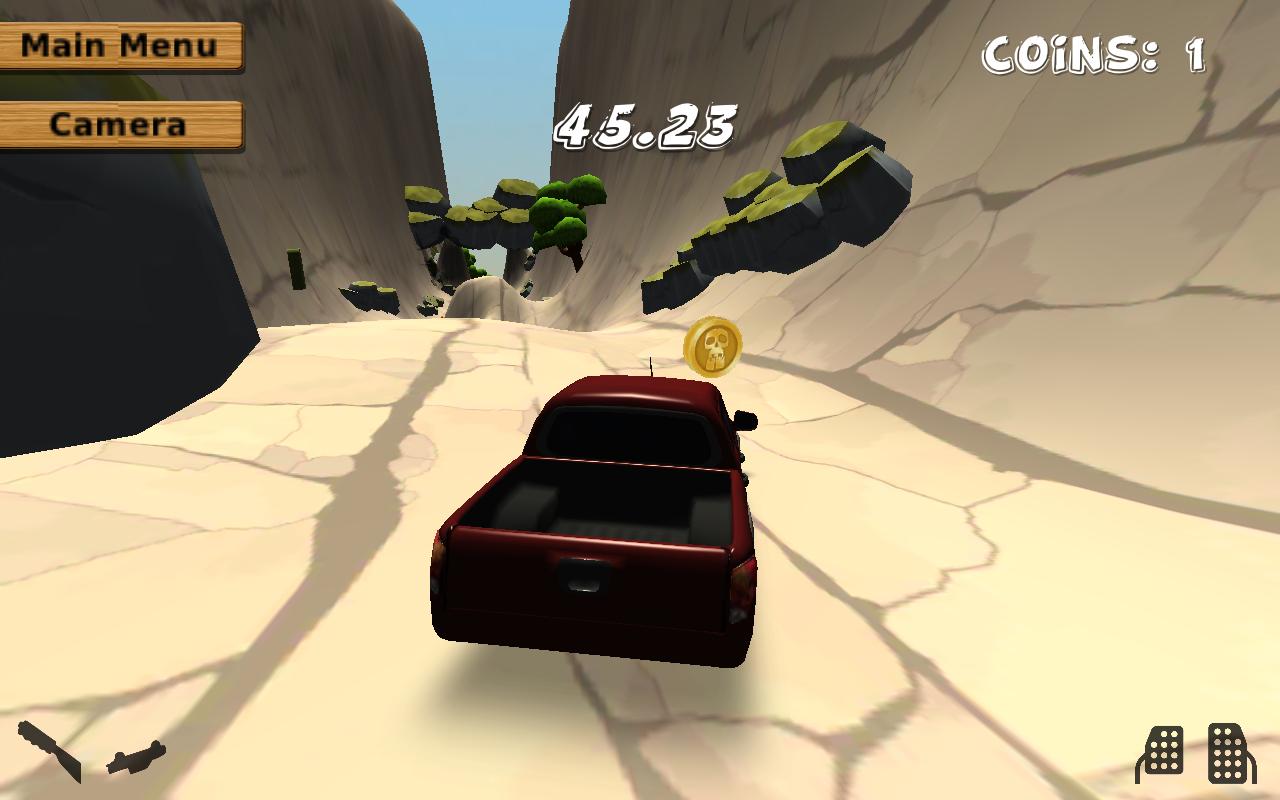This screenshot has height=800, width=1280.
Task: Switch view with the Camera button
Action: 120,125
